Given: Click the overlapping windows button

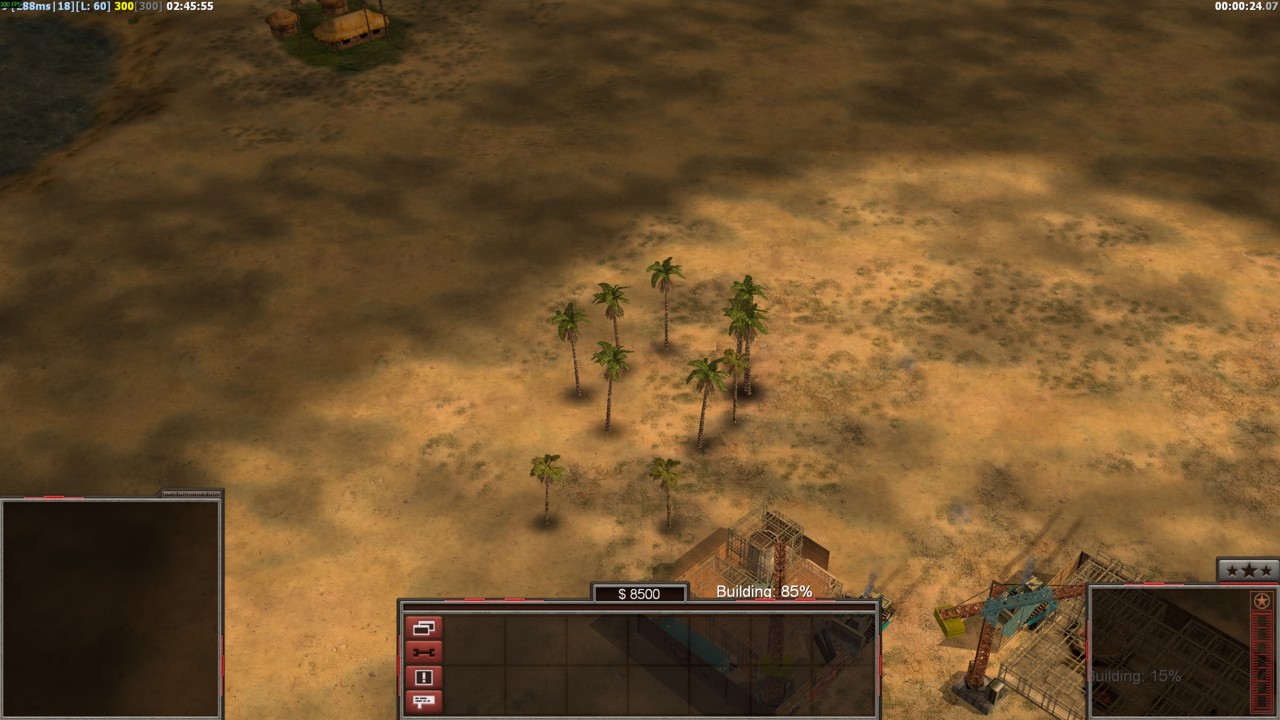Looking at the screenshot, I should point(424,629).
